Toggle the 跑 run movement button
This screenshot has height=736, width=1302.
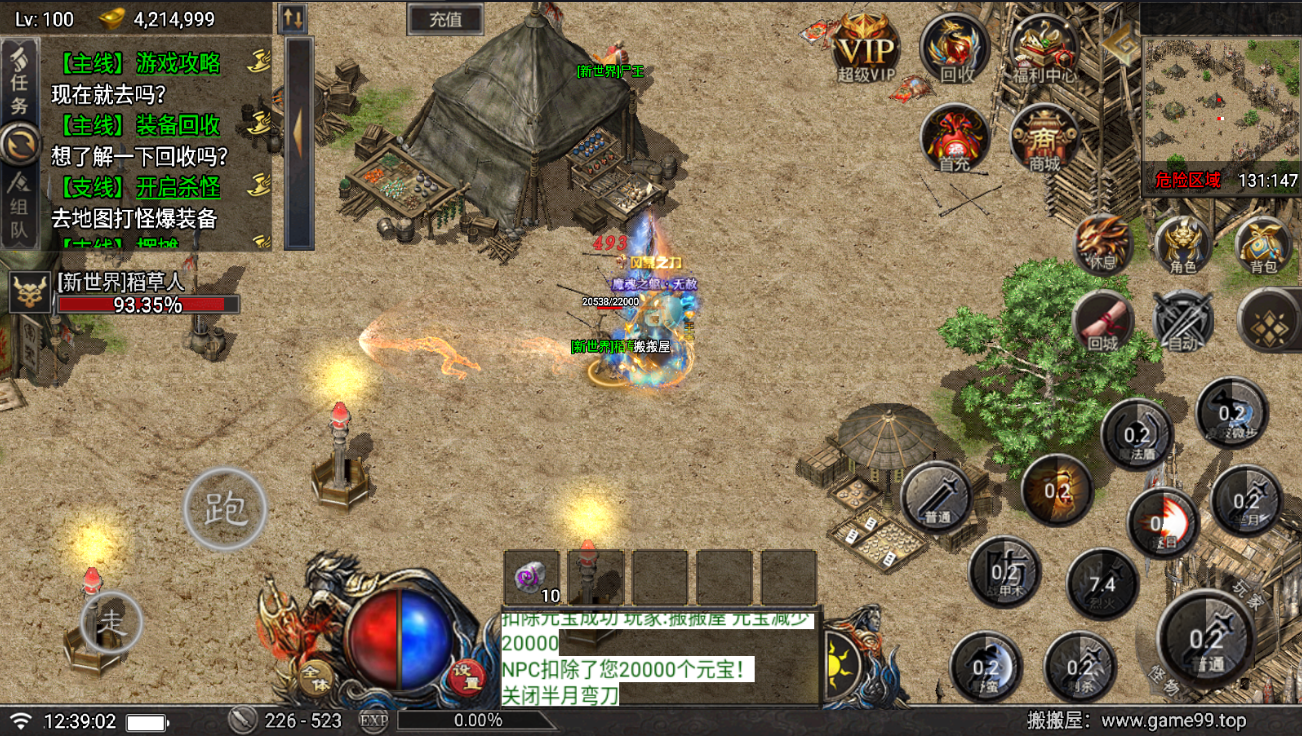(225, 509)
